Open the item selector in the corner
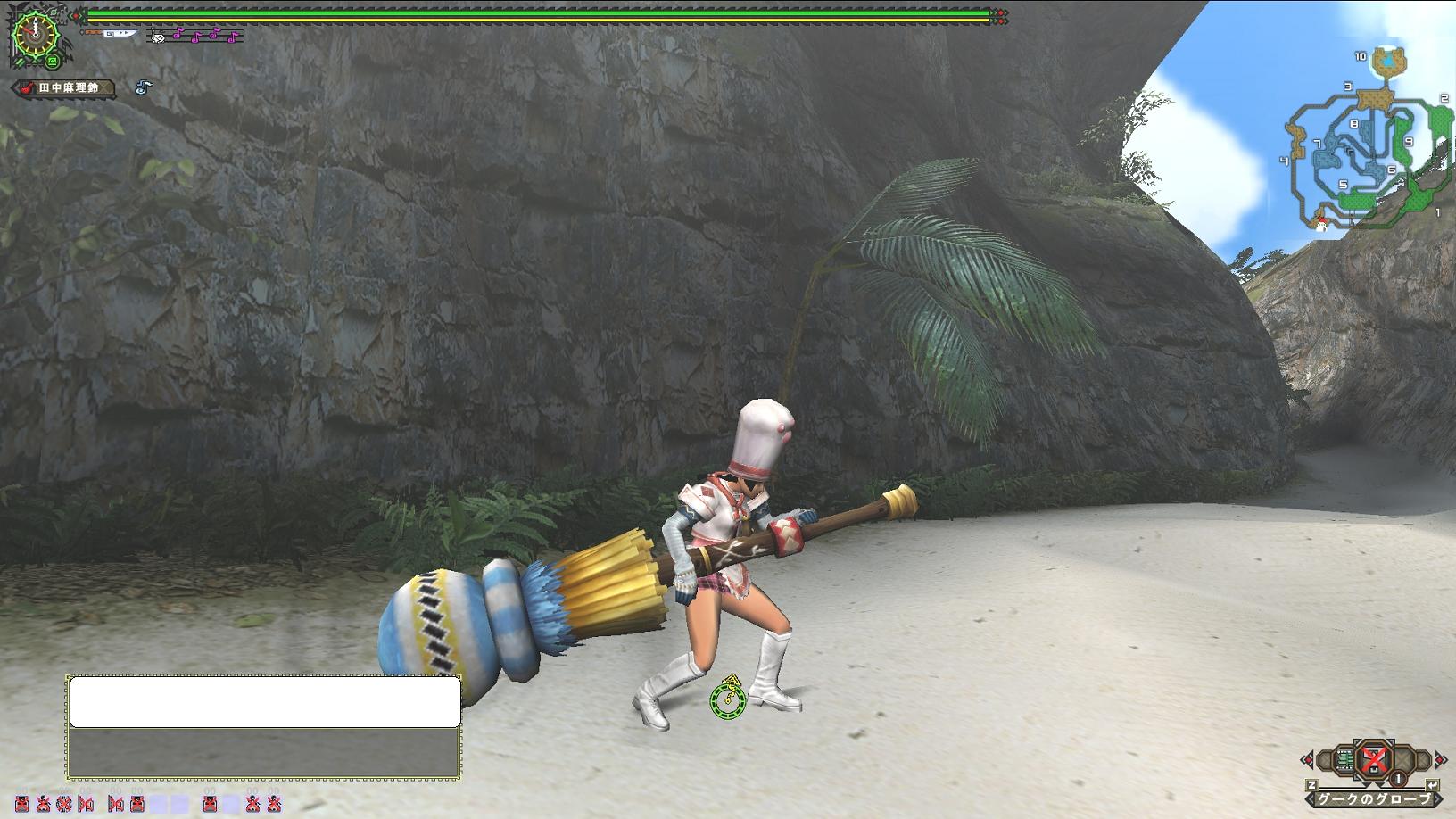The height and width of the screenshot is (819, 1456). point(1374,760)
